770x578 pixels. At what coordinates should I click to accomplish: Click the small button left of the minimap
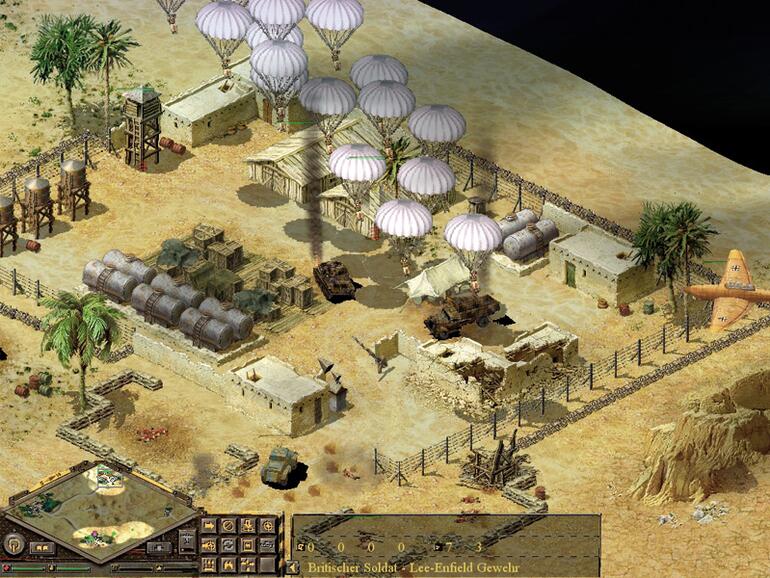coord(40,548)
